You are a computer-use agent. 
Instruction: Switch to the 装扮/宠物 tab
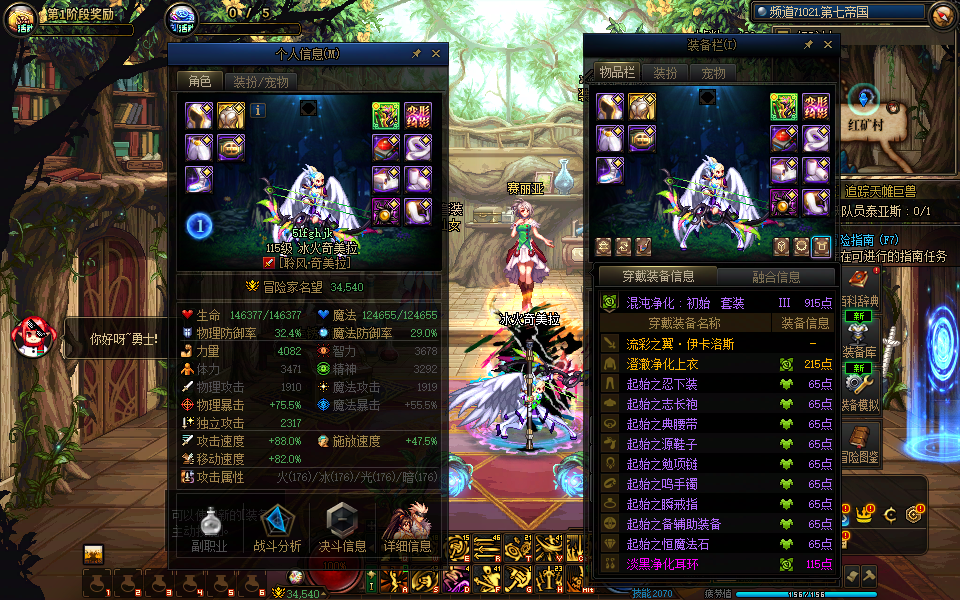(260, 82)
